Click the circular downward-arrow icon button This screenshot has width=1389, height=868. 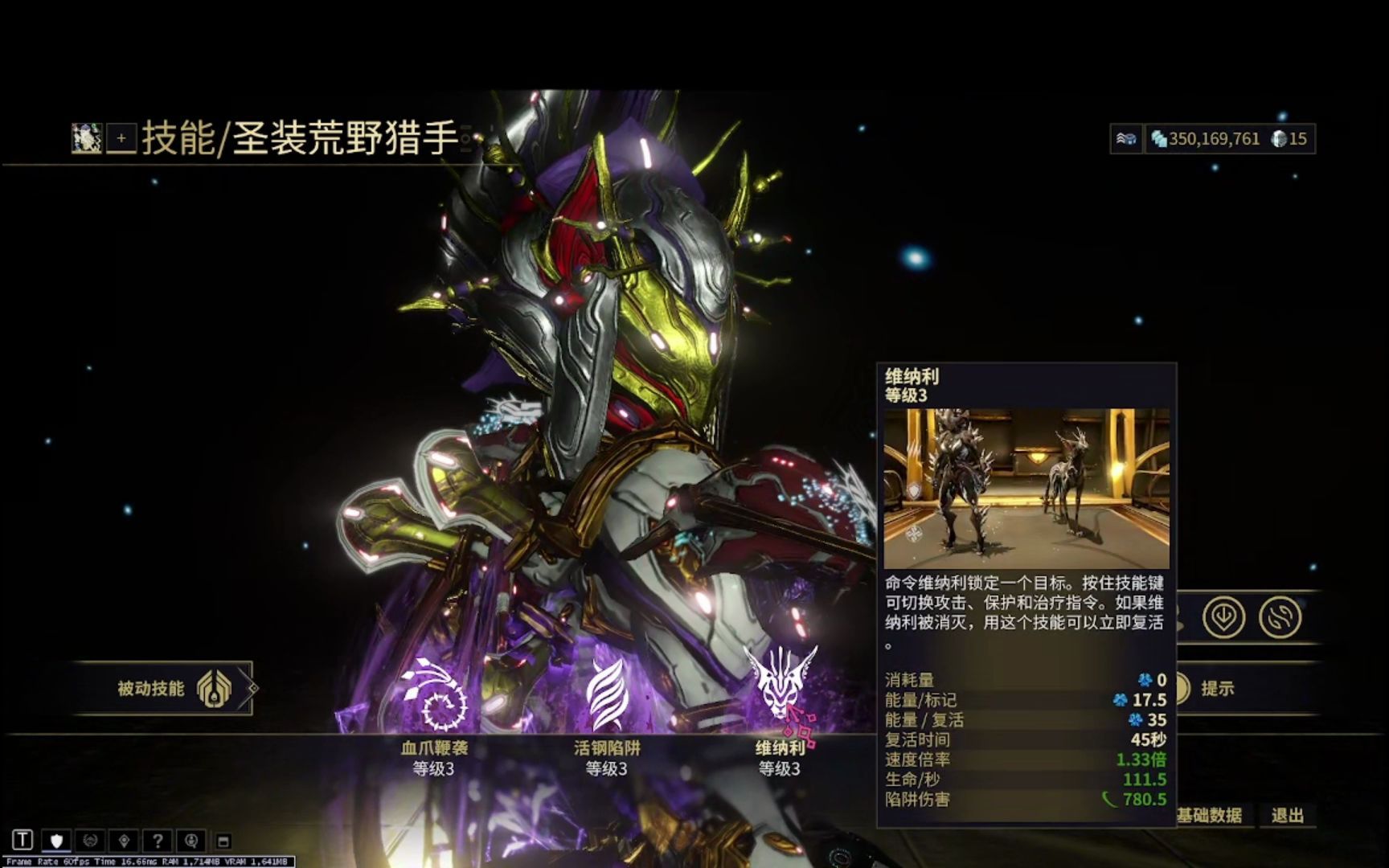click(x=1223, y=617)
